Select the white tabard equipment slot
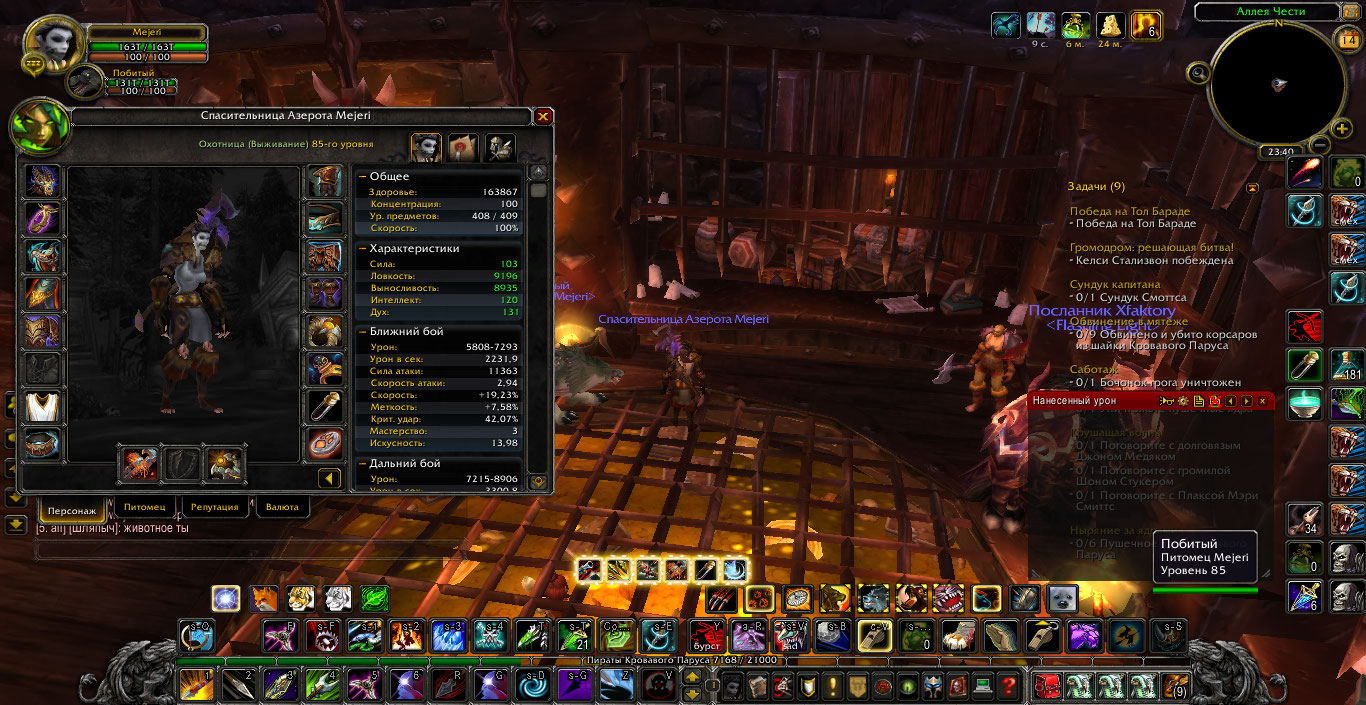 (x=43, y=406)
